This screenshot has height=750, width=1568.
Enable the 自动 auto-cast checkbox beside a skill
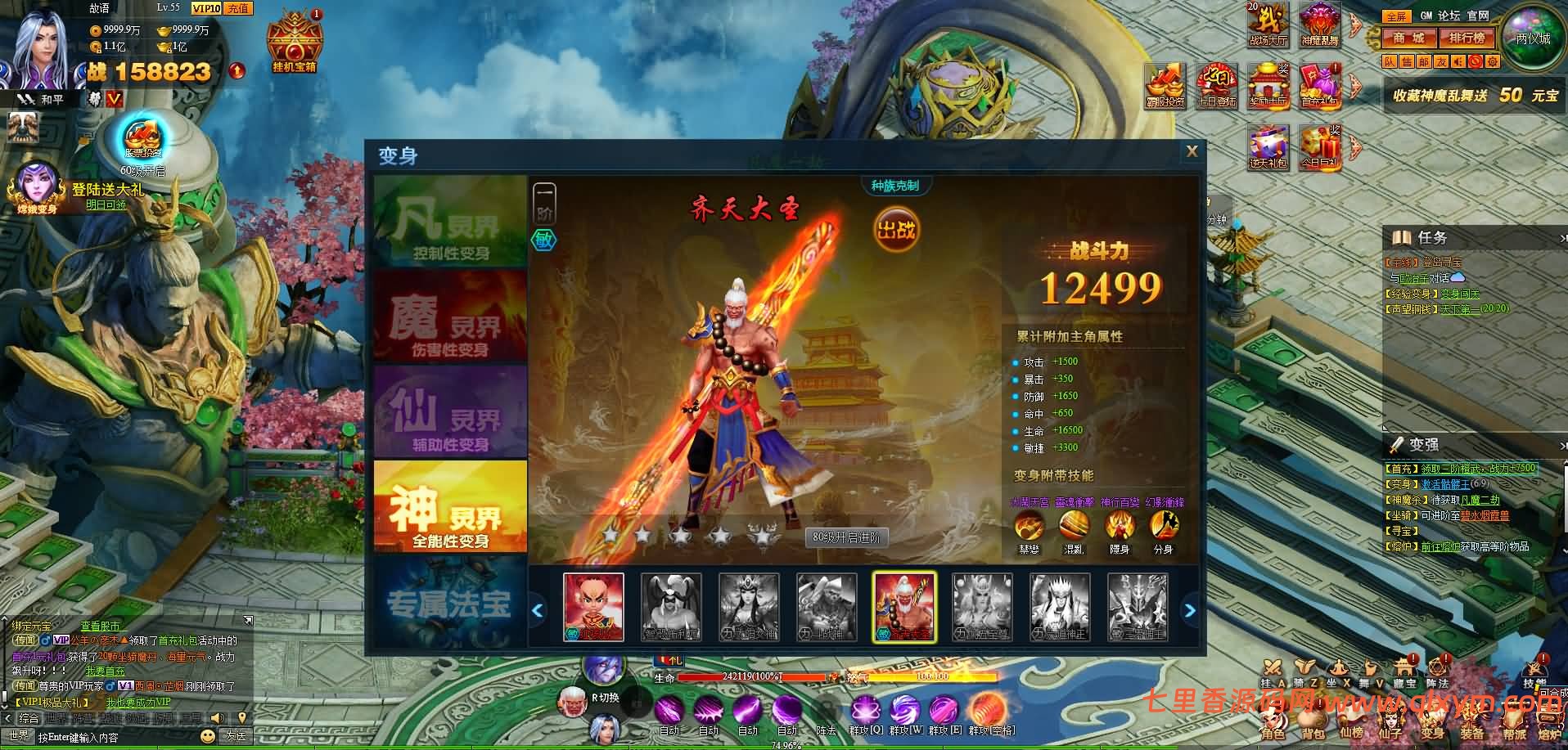669,731
